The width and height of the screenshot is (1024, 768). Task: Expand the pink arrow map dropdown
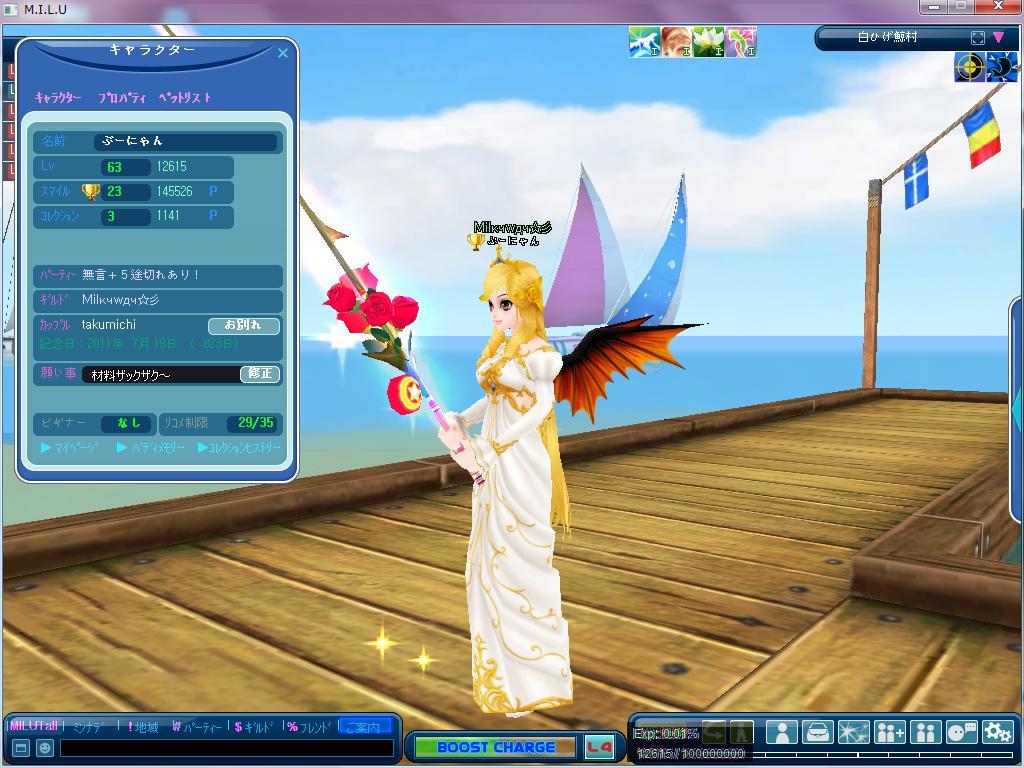point(998,38)
